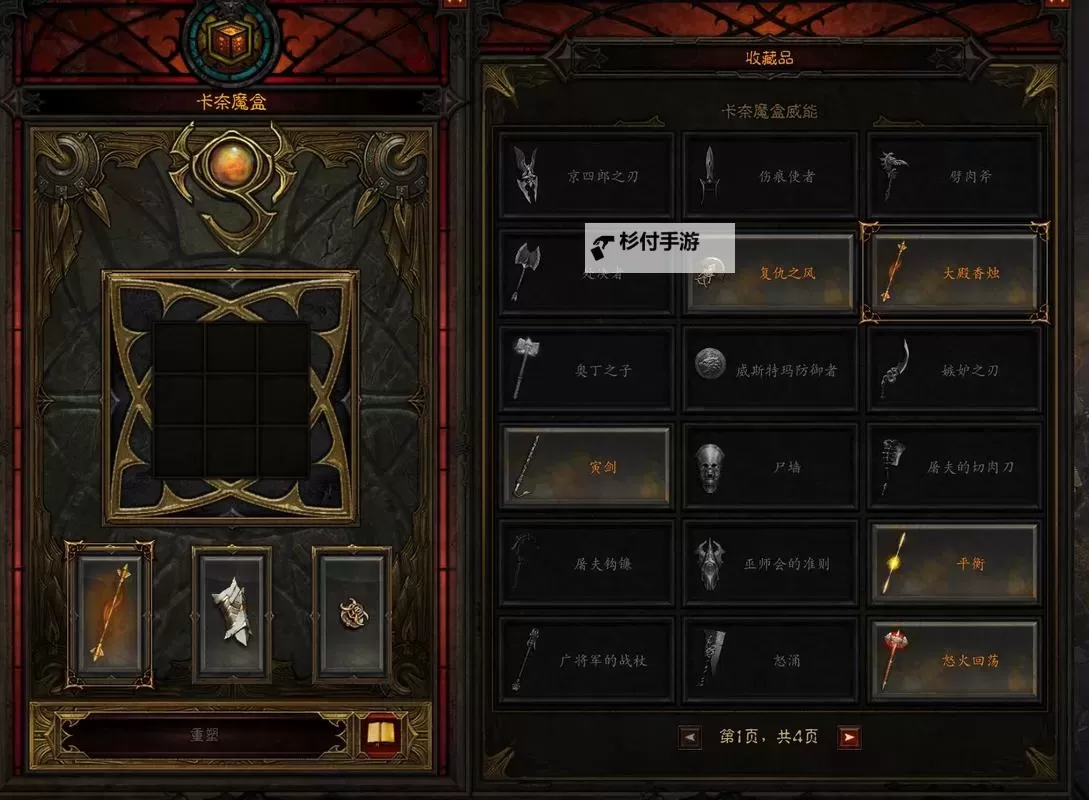Open the armor power slot with white bracer
Screen dimensions: 1089x800
click(x=232, y=614)
